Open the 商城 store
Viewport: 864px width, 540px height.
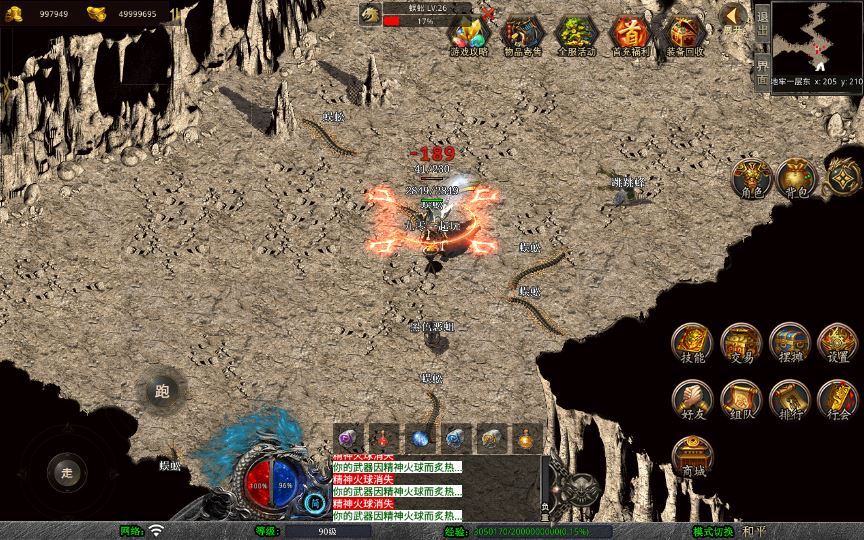pyautogui.click(x=692, y=456)
